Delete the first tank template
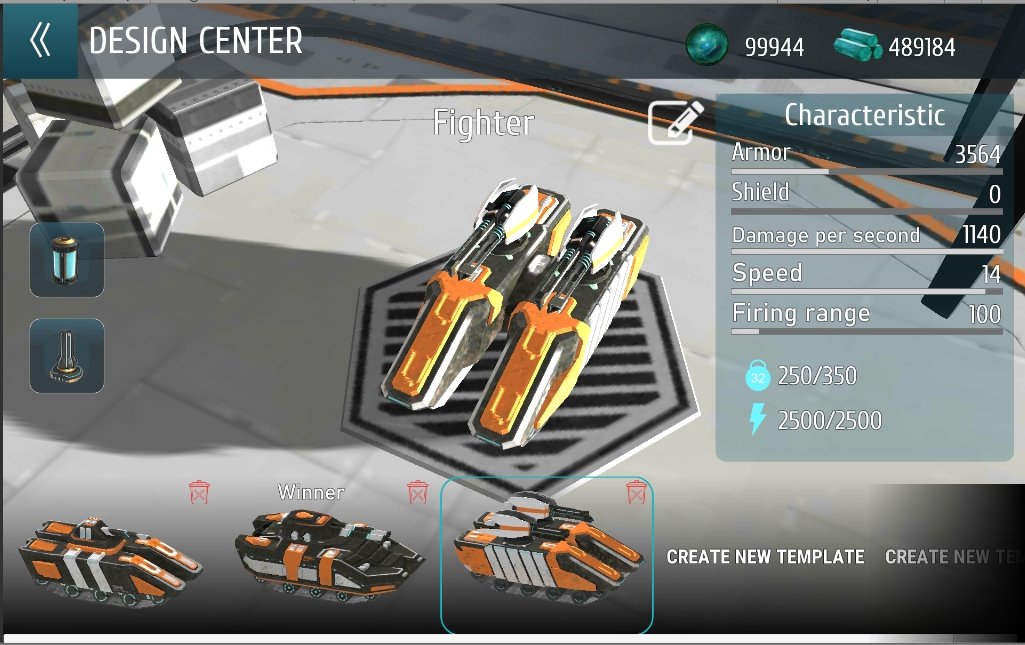 coord(200,491)
